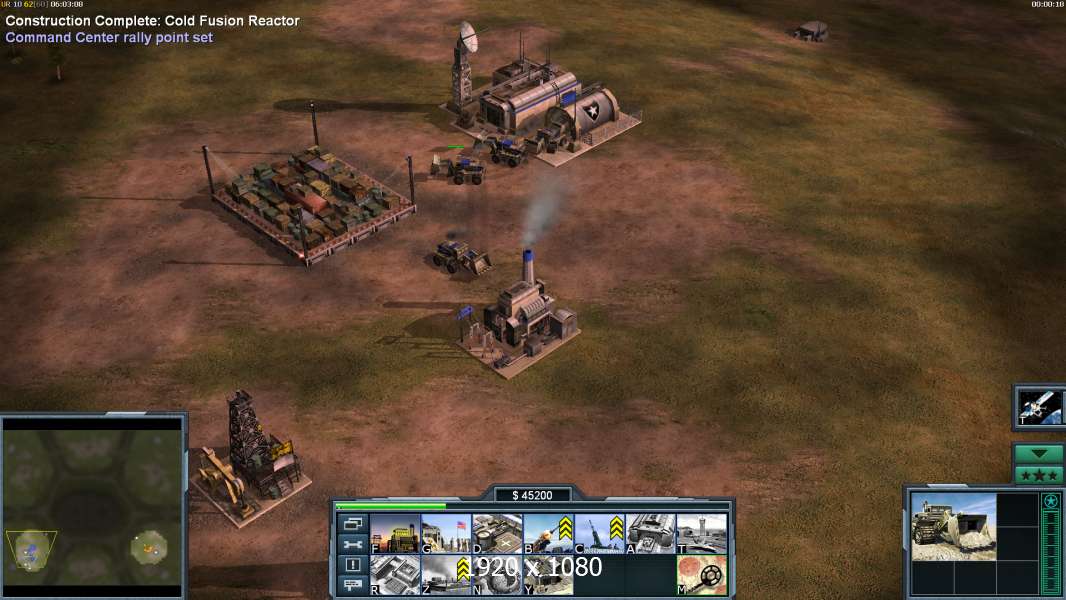
Task: Collapse the control bar with the down arrow
Action: (x=1039, y=454)
